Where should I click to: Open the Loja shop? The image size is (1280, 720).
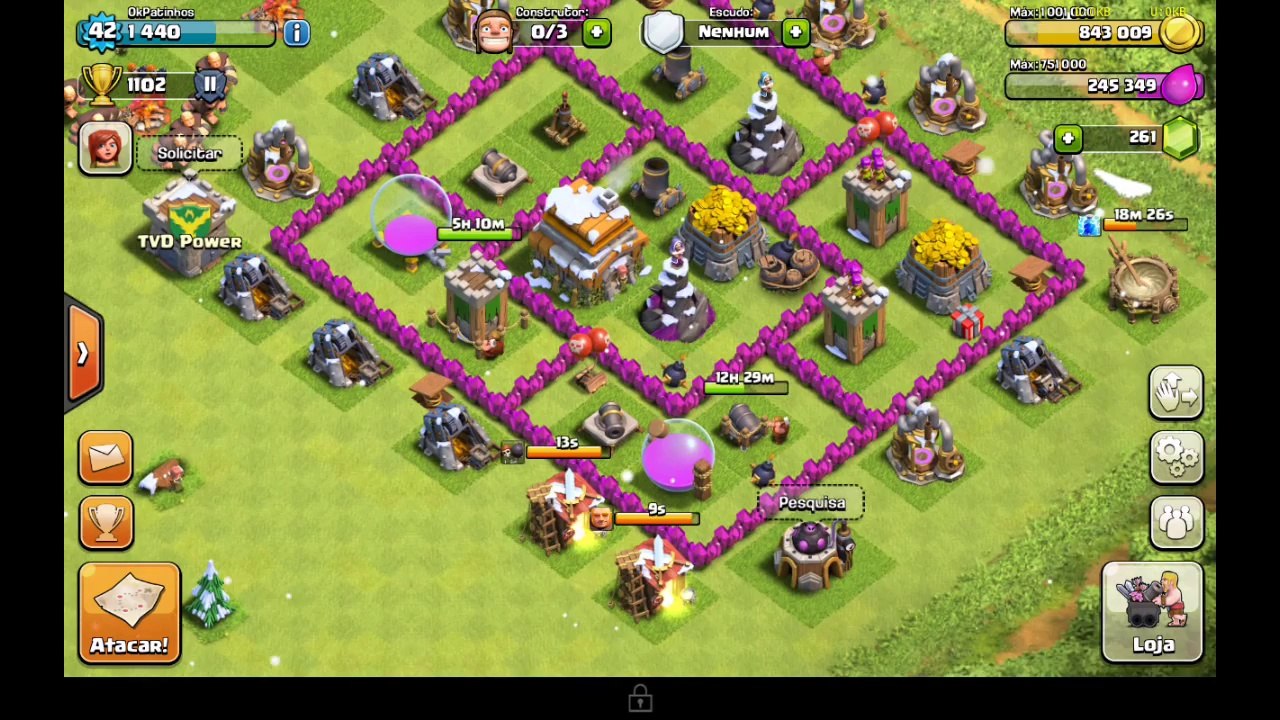point(1152,612)
